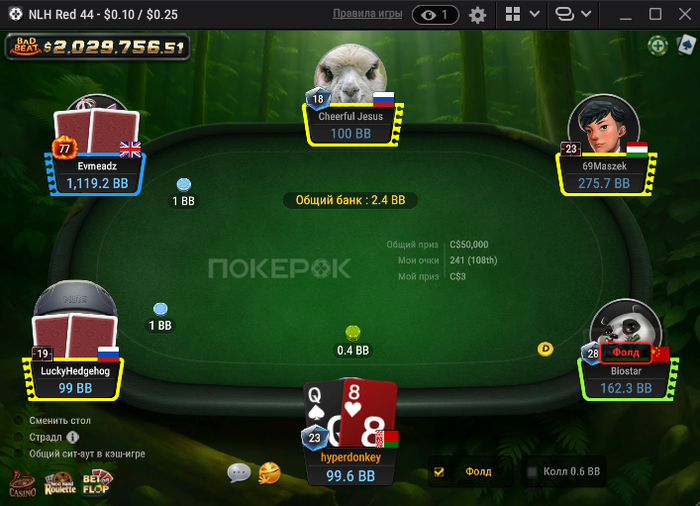Open the chat speech bubble
Screen dimensions: 700x506
(x=238, y=472)
